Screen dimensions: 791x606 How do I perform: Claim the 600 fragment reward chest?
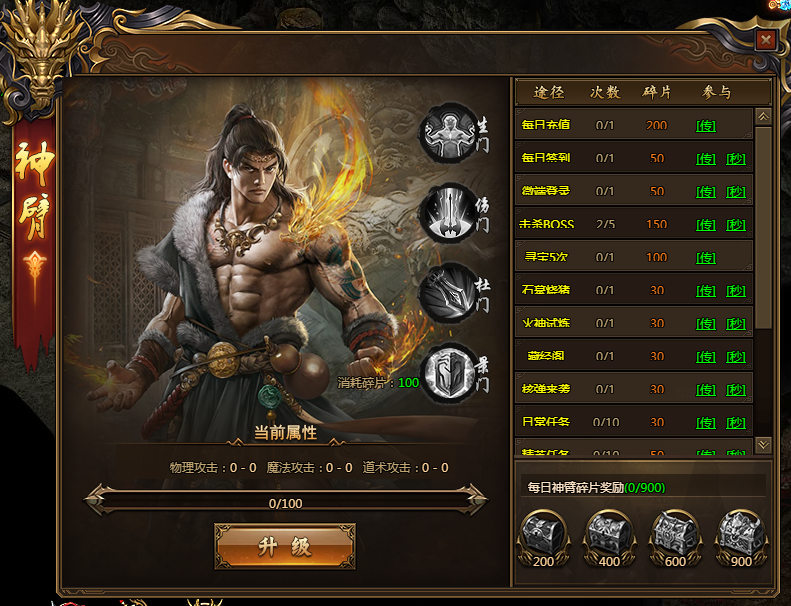(676, 535)
